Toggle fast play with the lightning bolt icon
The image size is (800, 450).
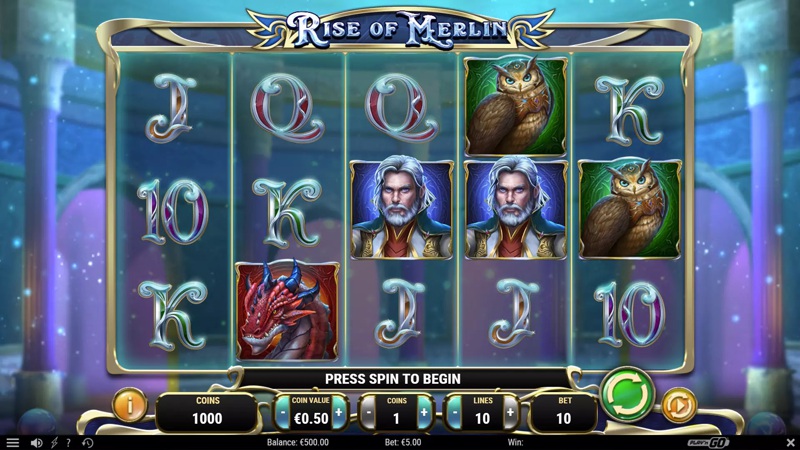click(54, 442)
